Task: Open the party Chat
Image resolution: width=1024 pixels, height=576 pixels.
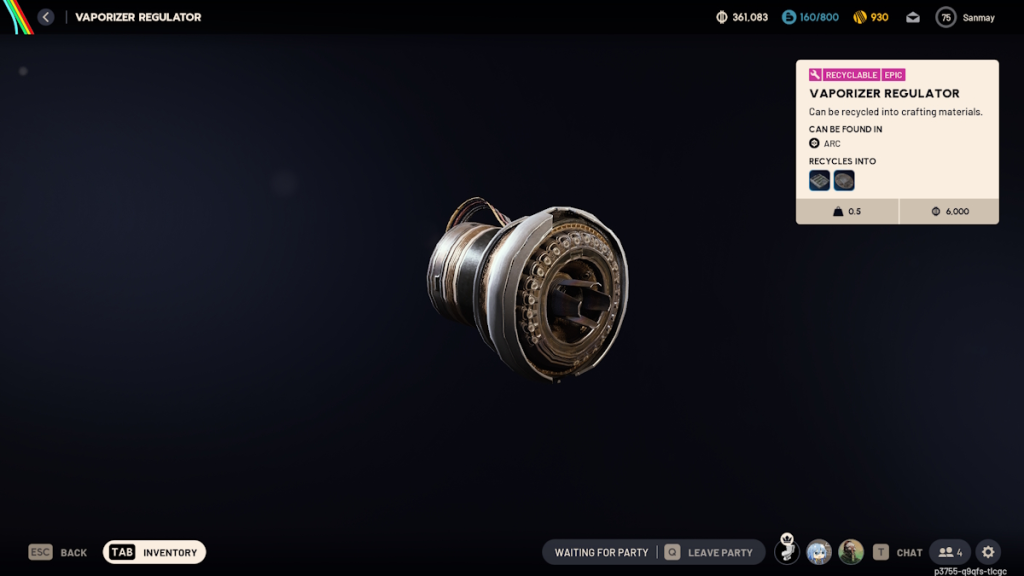Action: [x=898, y=552]
